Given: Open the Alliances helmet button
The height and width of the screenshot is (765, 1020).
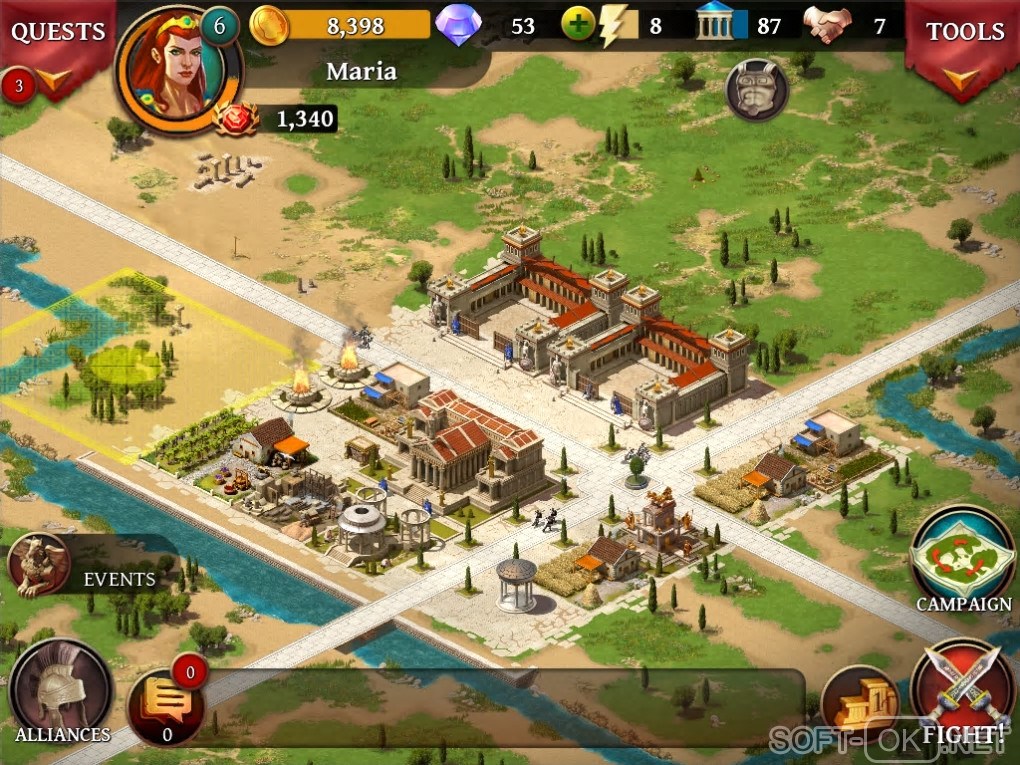Looking at the screenshot, I should click(x=61, y=692).
